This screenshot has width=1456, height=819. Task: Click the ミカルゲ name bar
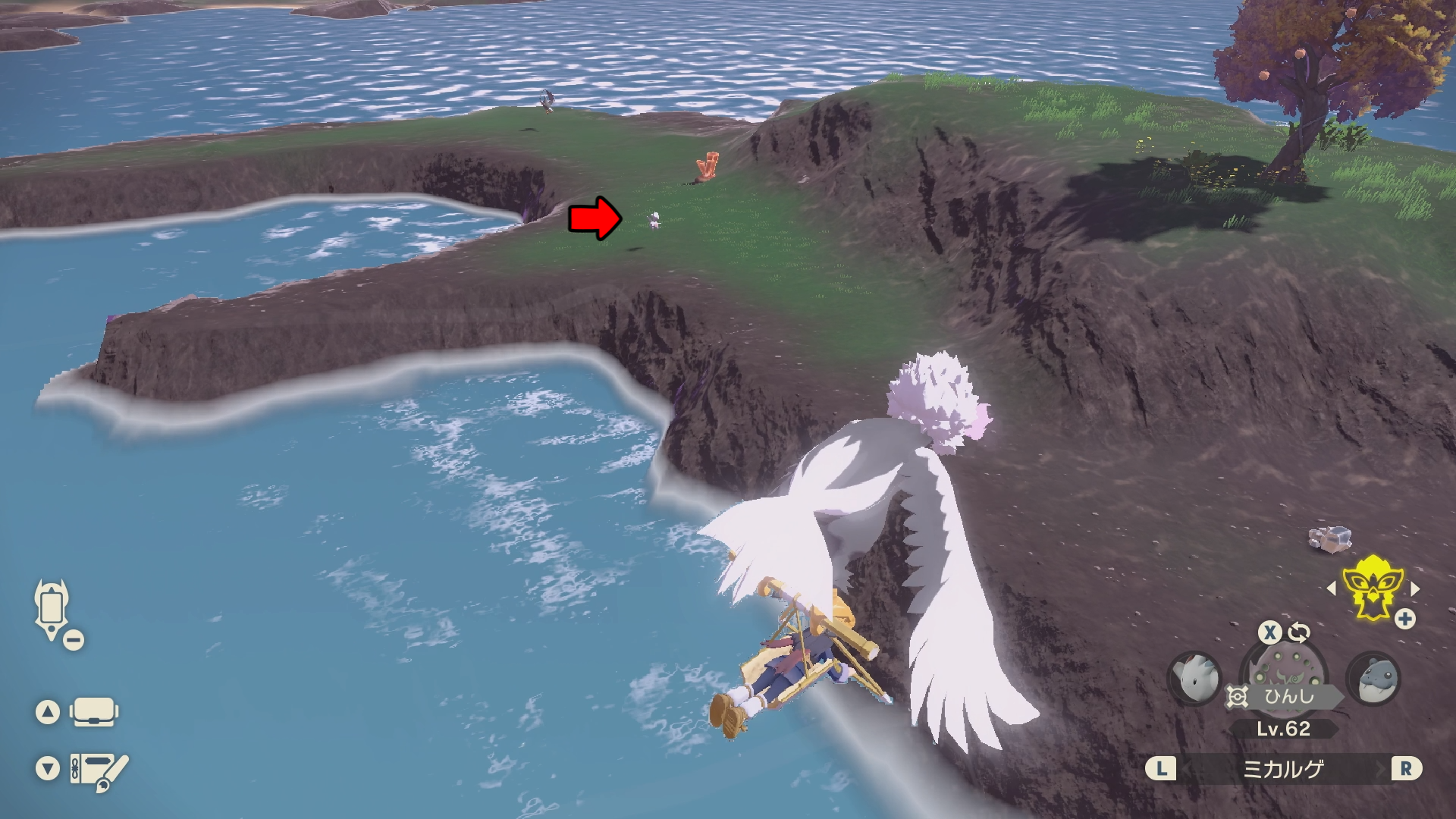[1283, 769]
